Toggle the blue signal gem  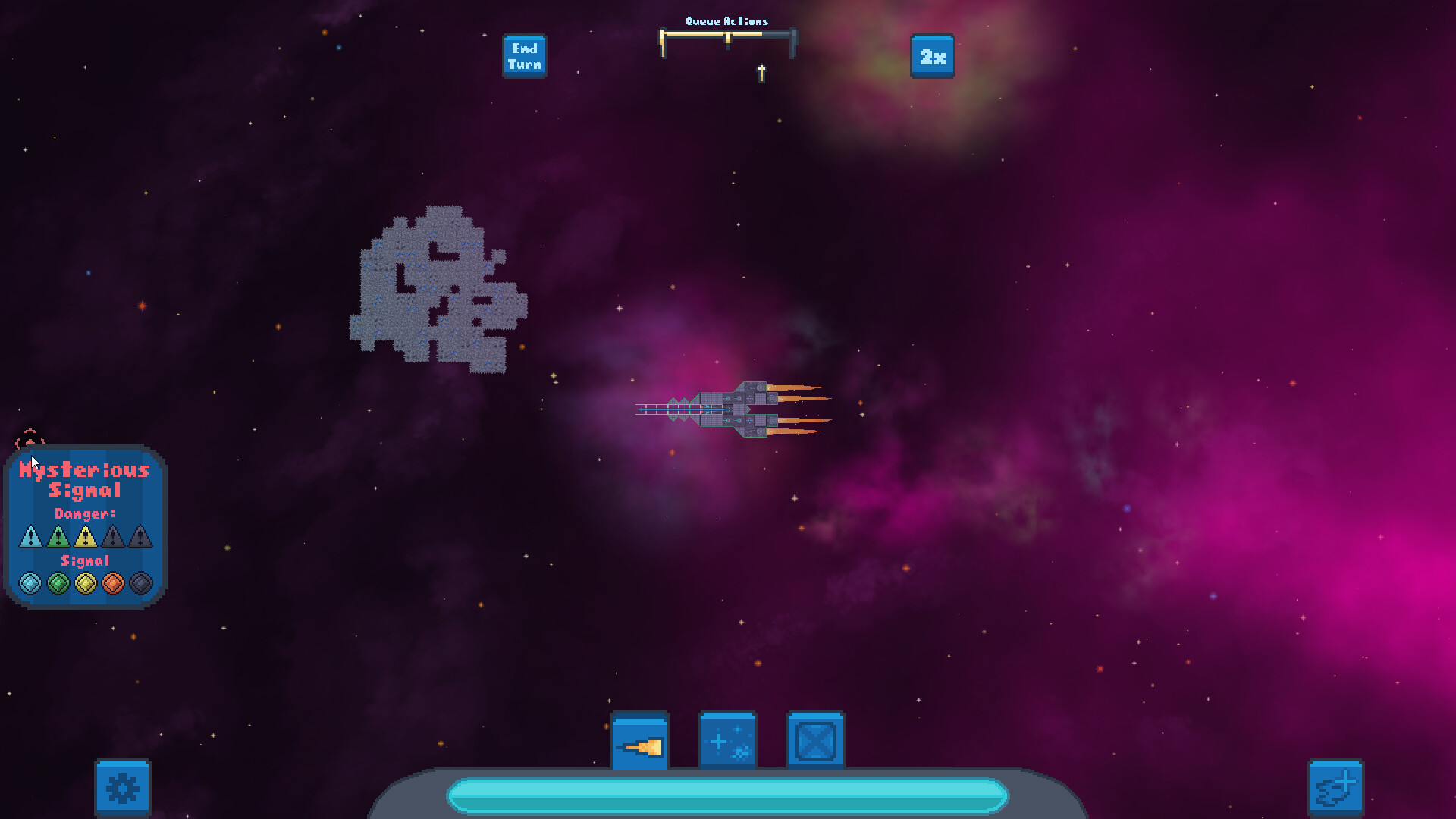pos(30,582)
